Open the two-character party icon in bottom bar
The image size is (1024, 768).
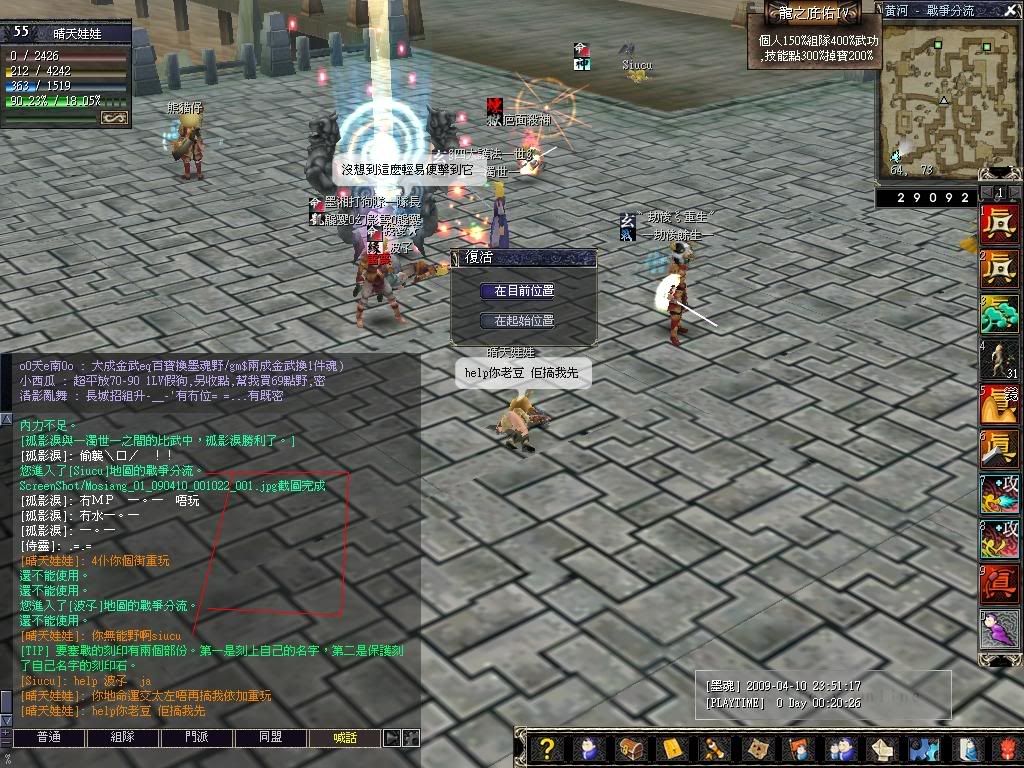click(839, 748)
